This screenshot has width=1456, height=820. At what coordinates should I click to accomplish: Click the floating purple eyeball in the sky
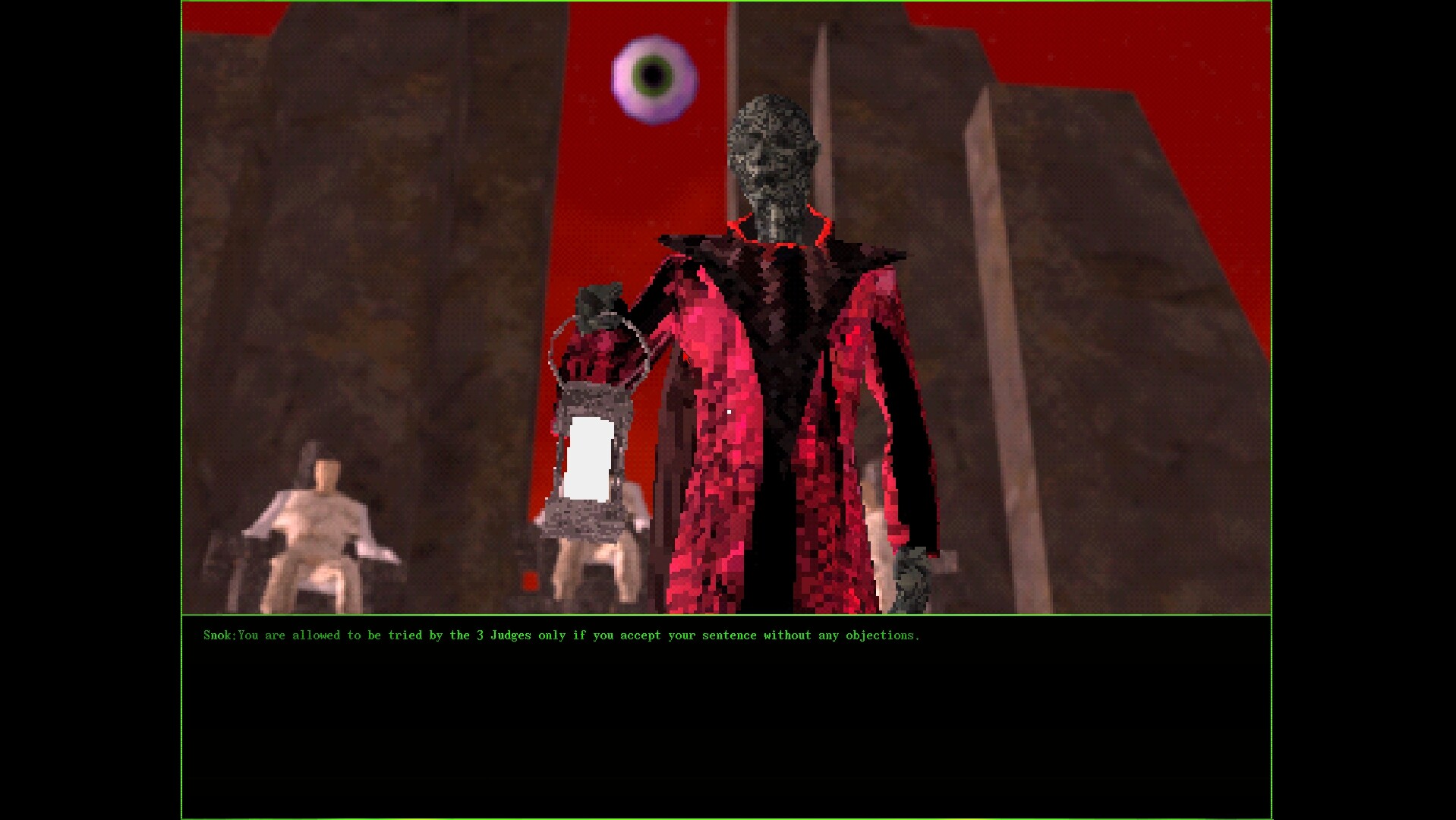[652, 76]
